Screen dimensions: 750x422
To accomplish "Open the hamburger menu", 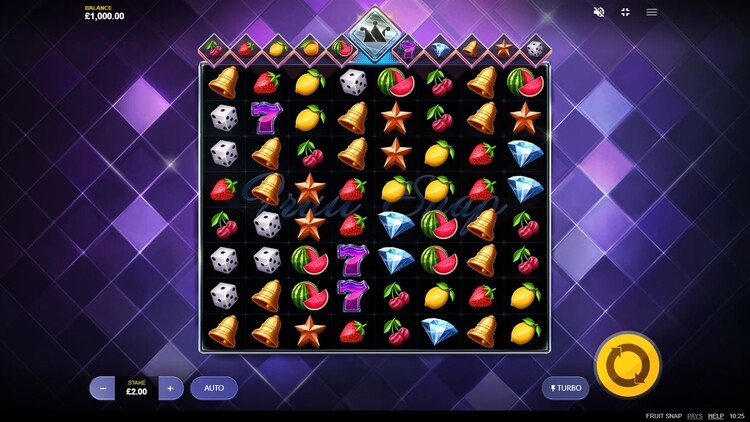I will pos(652,12).
